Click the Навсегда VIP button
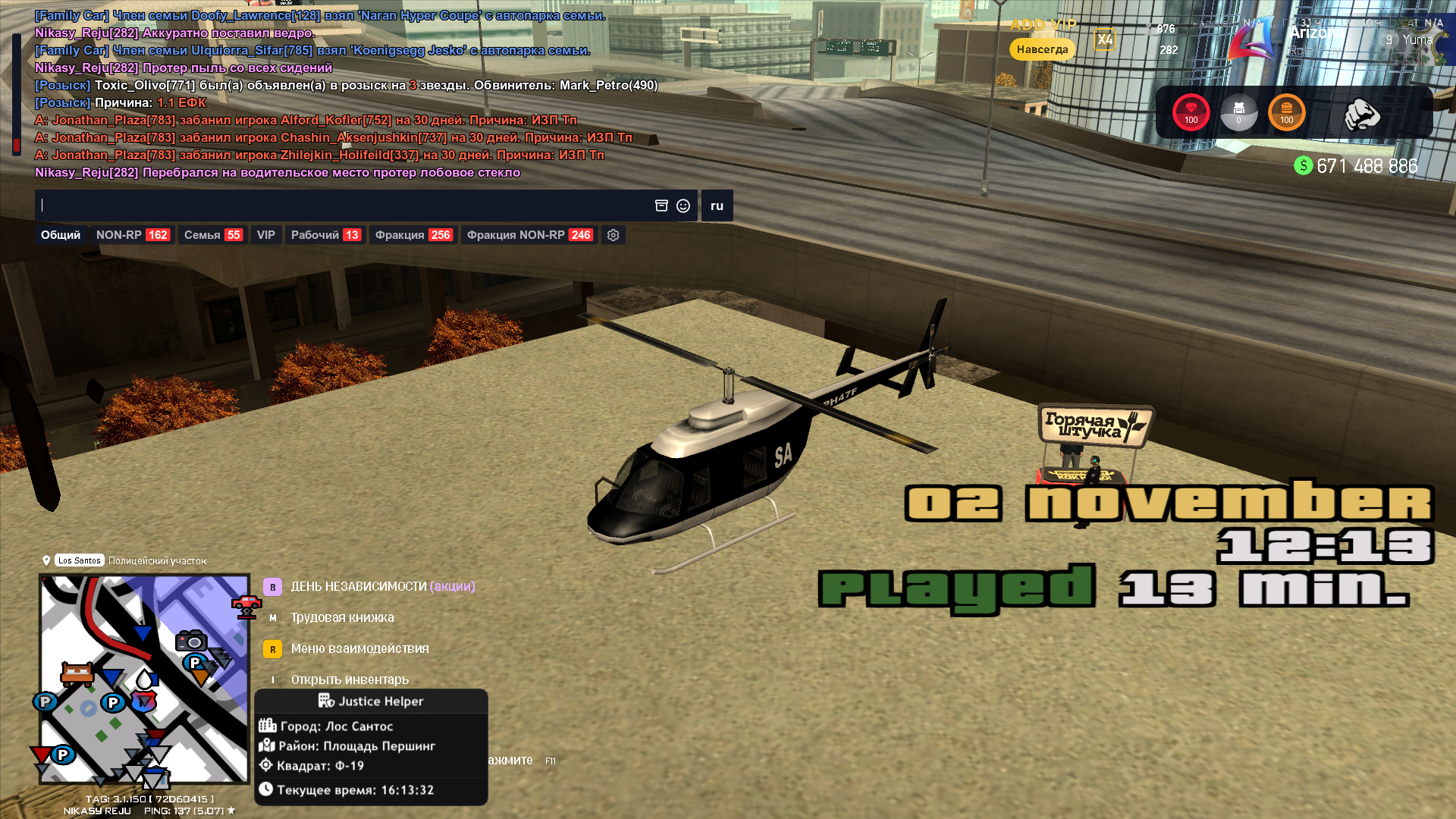This screenshot has height=819, width=1456. click(1042, 49)
